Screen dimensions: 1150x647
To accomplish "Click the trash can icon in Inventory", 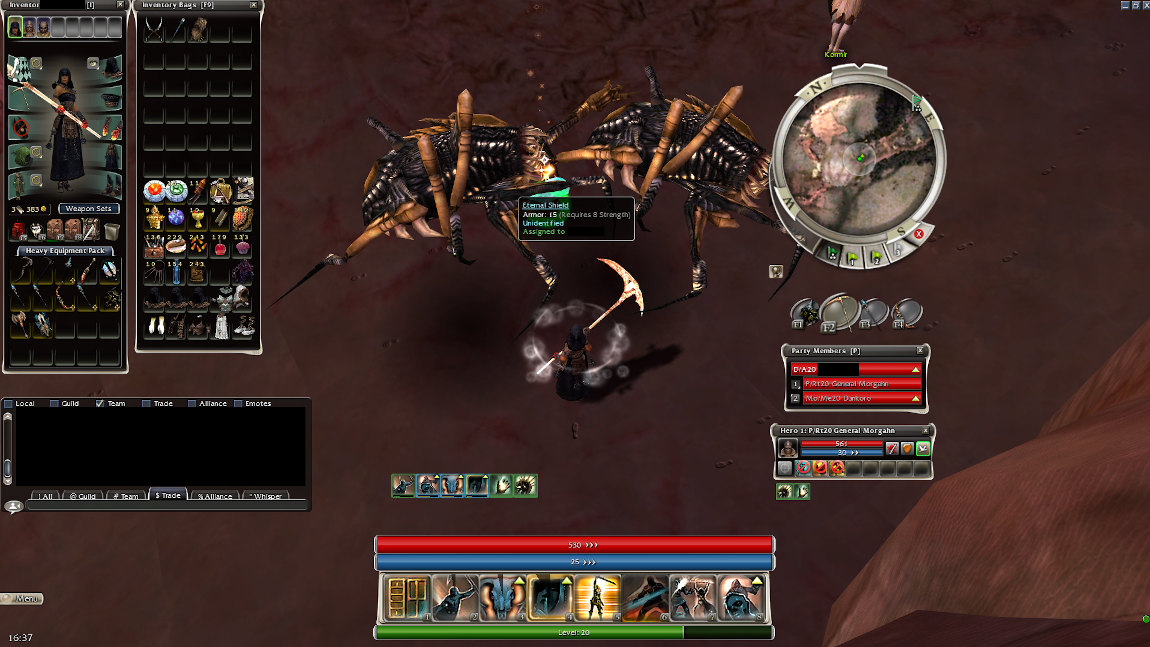I will (x=113, y=231).
